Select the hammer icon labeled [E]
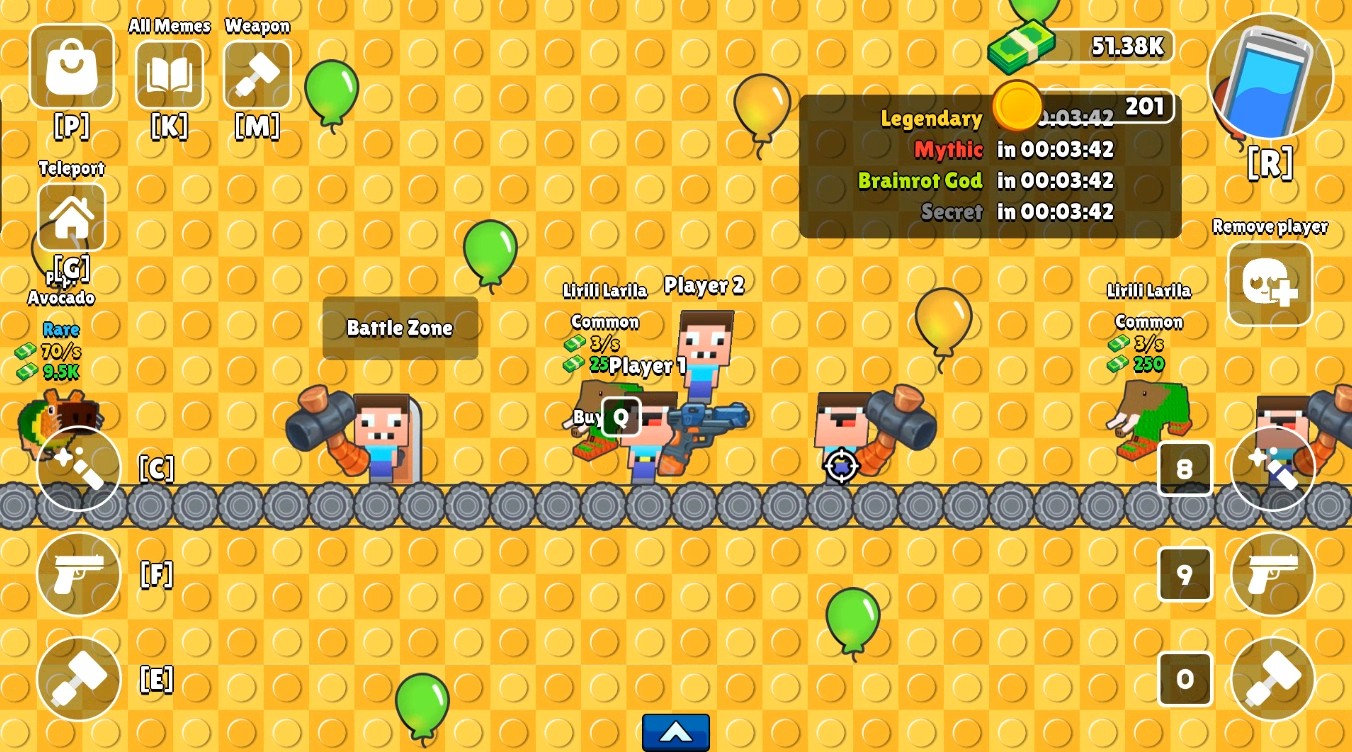The image size is (1352, 752). (x=79, y=679)
